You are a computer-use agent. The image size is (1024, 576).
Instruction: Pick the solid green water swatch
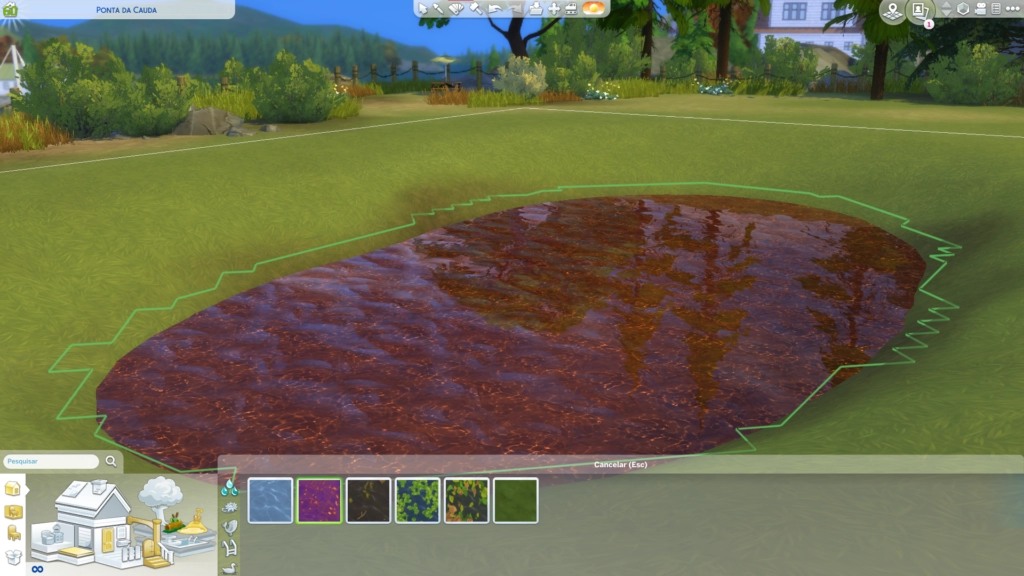pos(515,500)
